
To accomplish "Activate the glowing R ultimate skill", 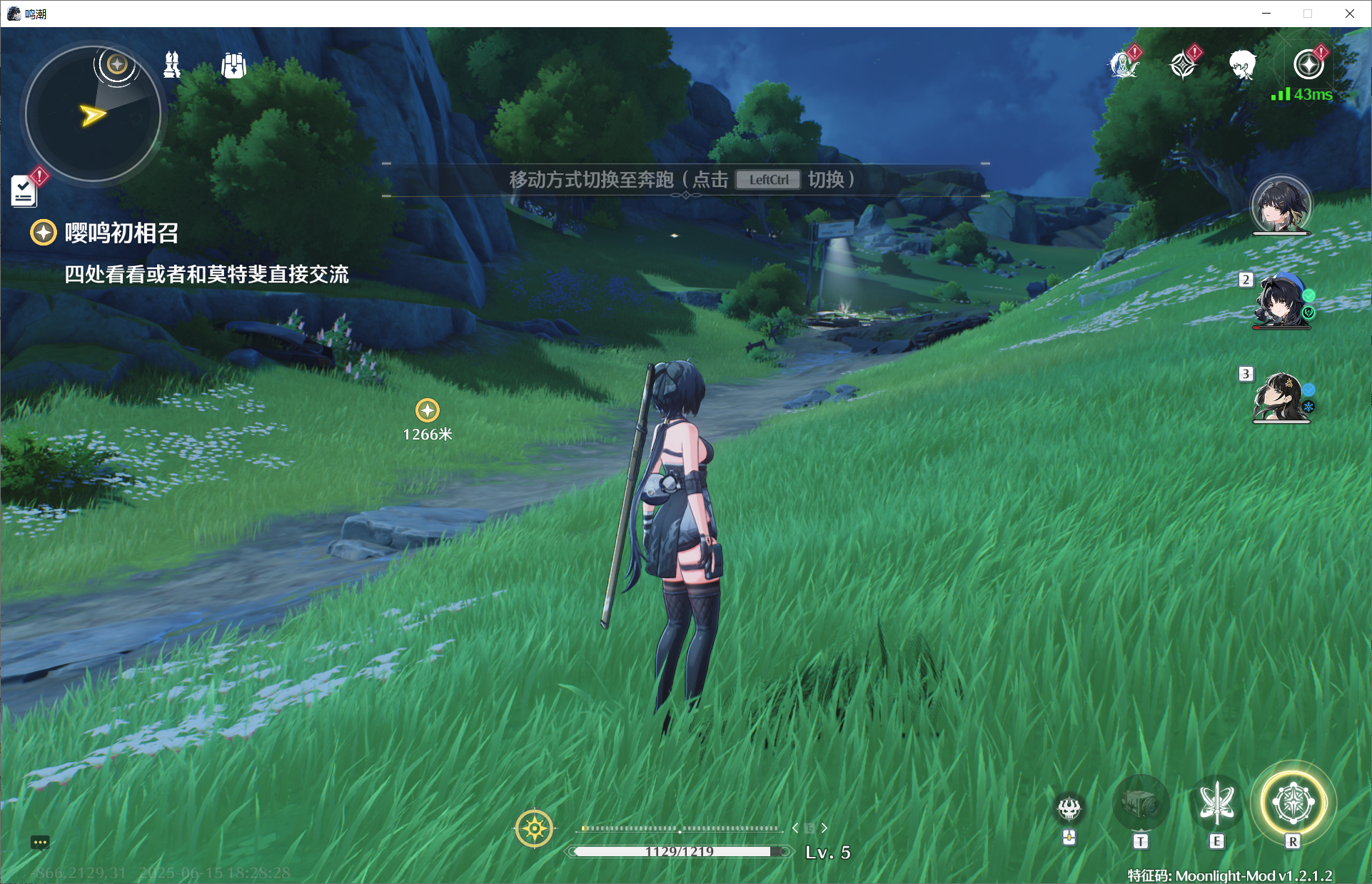I will (x=1293, y=803).
